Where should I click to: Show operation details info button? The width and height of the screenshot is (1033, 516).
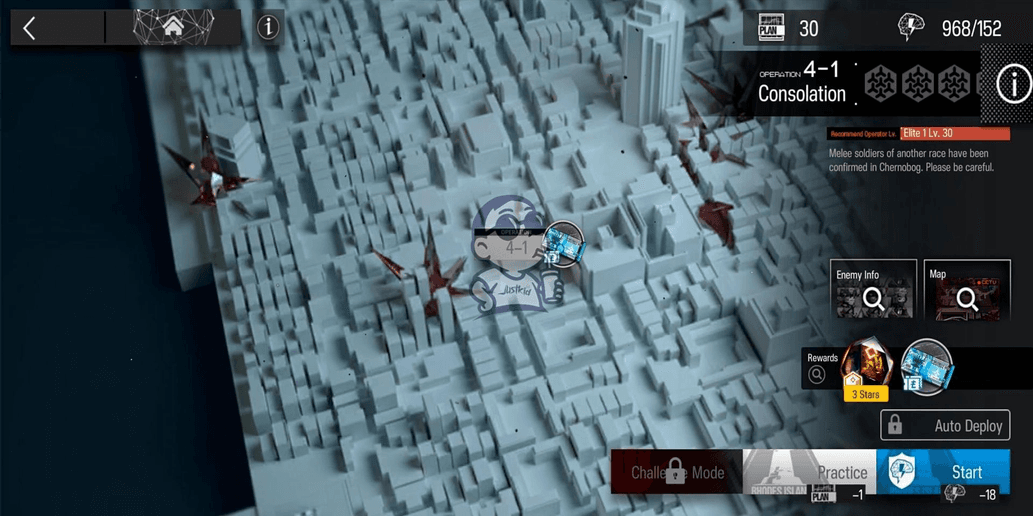click(1012, 85)
